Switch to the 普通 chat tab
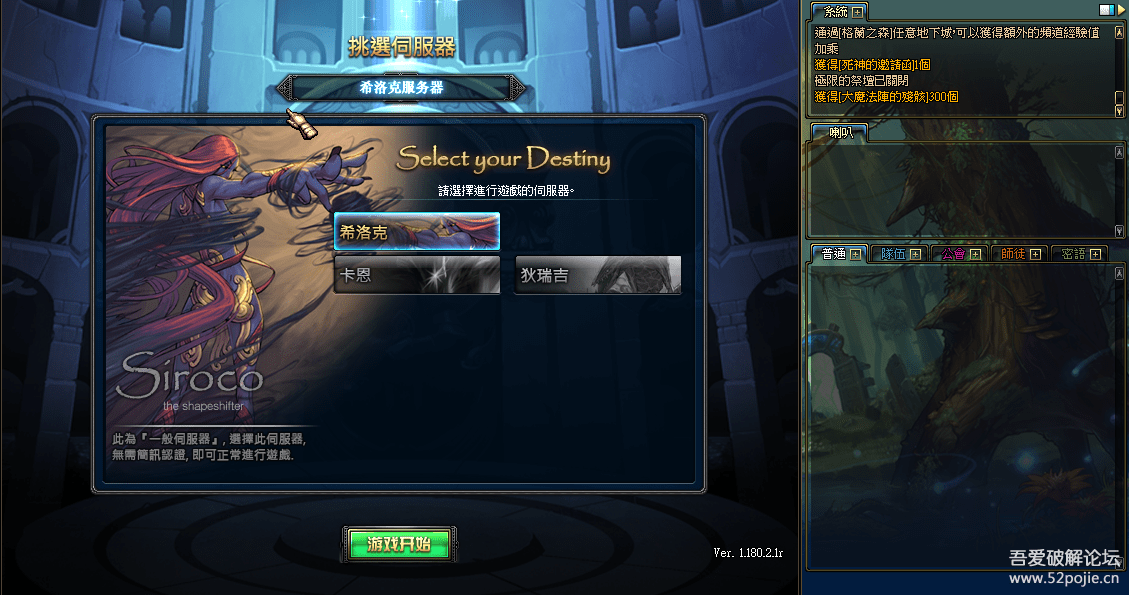Viewport: 1129px width, 595px height. click(833, 254)
